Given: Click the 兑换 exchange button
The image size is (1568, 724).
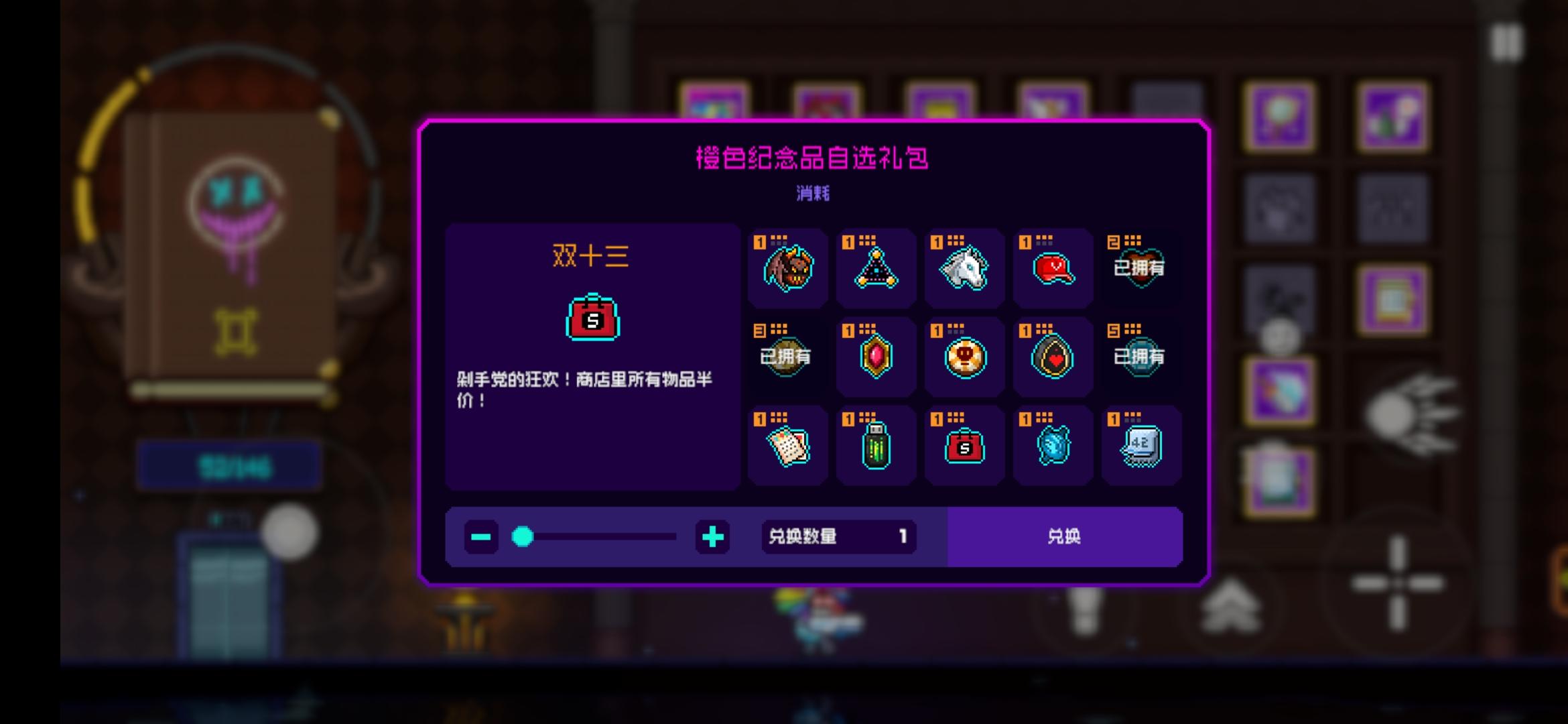Looking at the screenshot, I should [x=1065, y=536].
